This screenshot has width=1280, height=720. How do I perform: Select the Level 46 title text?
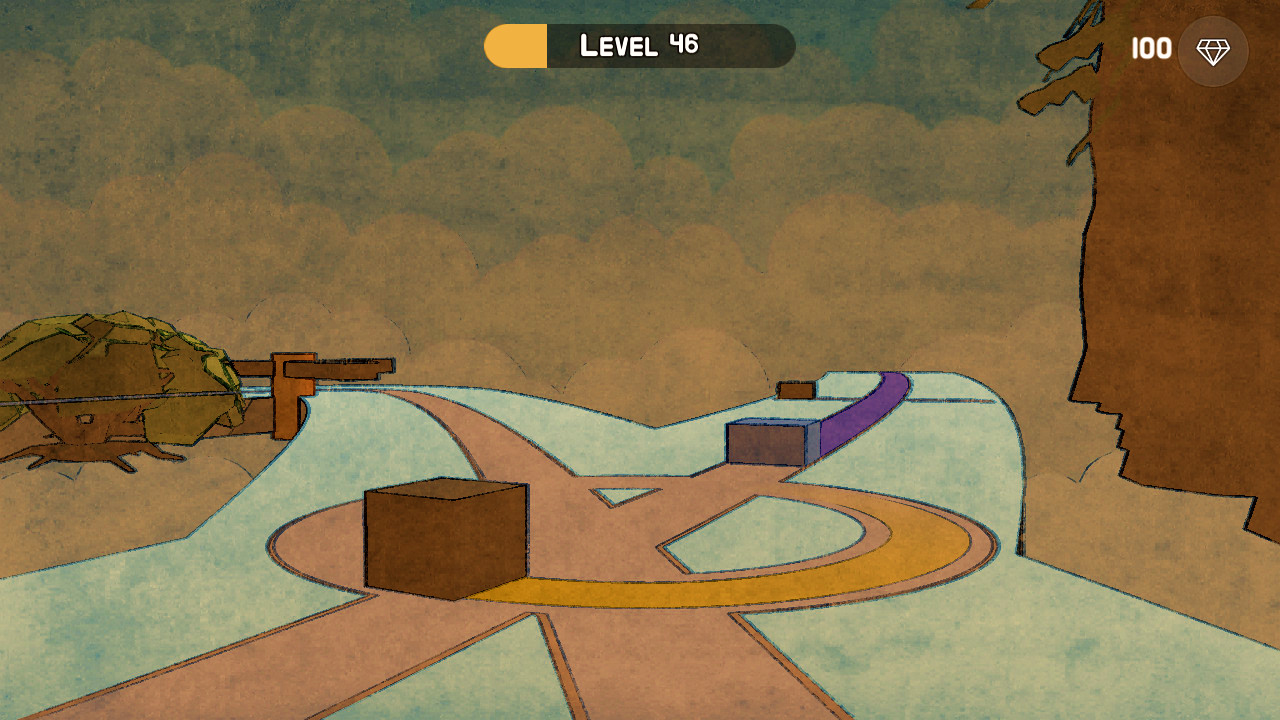638,44
